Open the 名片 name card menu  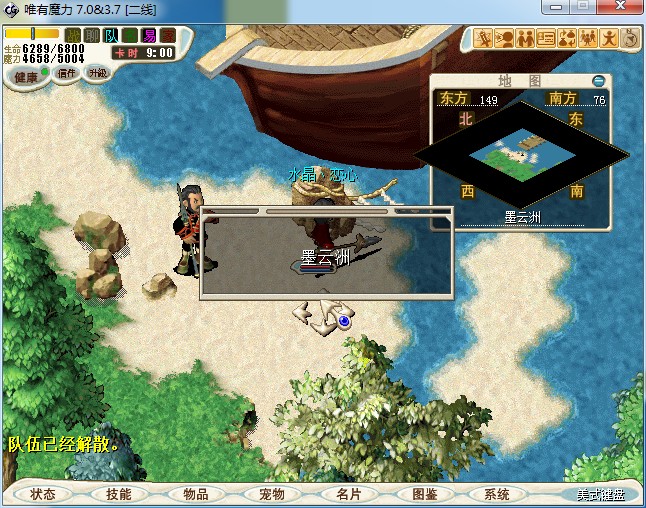[x=347, y=494]
